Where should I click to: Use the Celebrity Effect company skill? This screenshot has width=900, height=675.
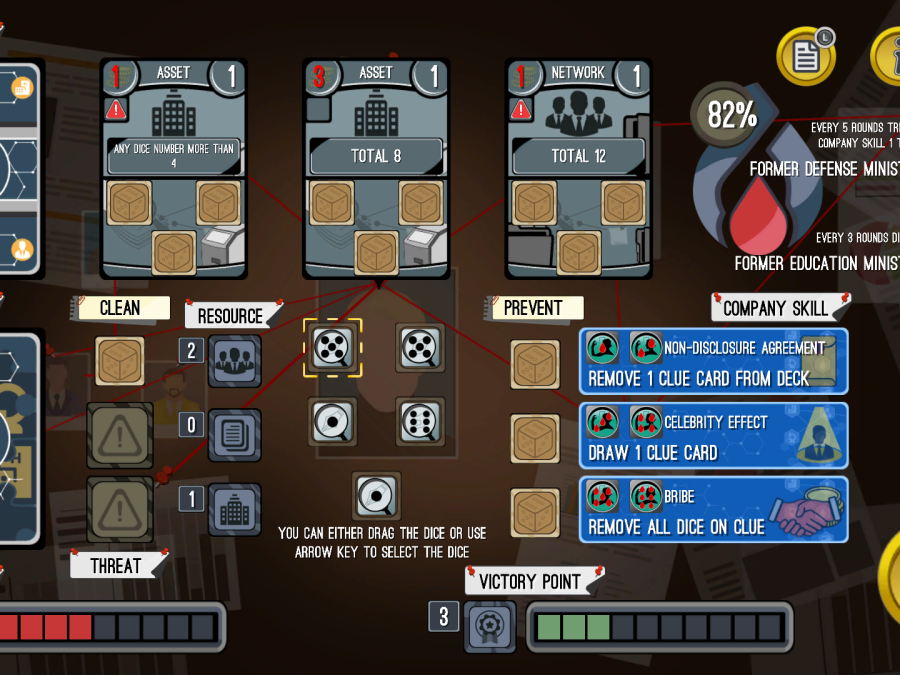[x=714, y=435]
